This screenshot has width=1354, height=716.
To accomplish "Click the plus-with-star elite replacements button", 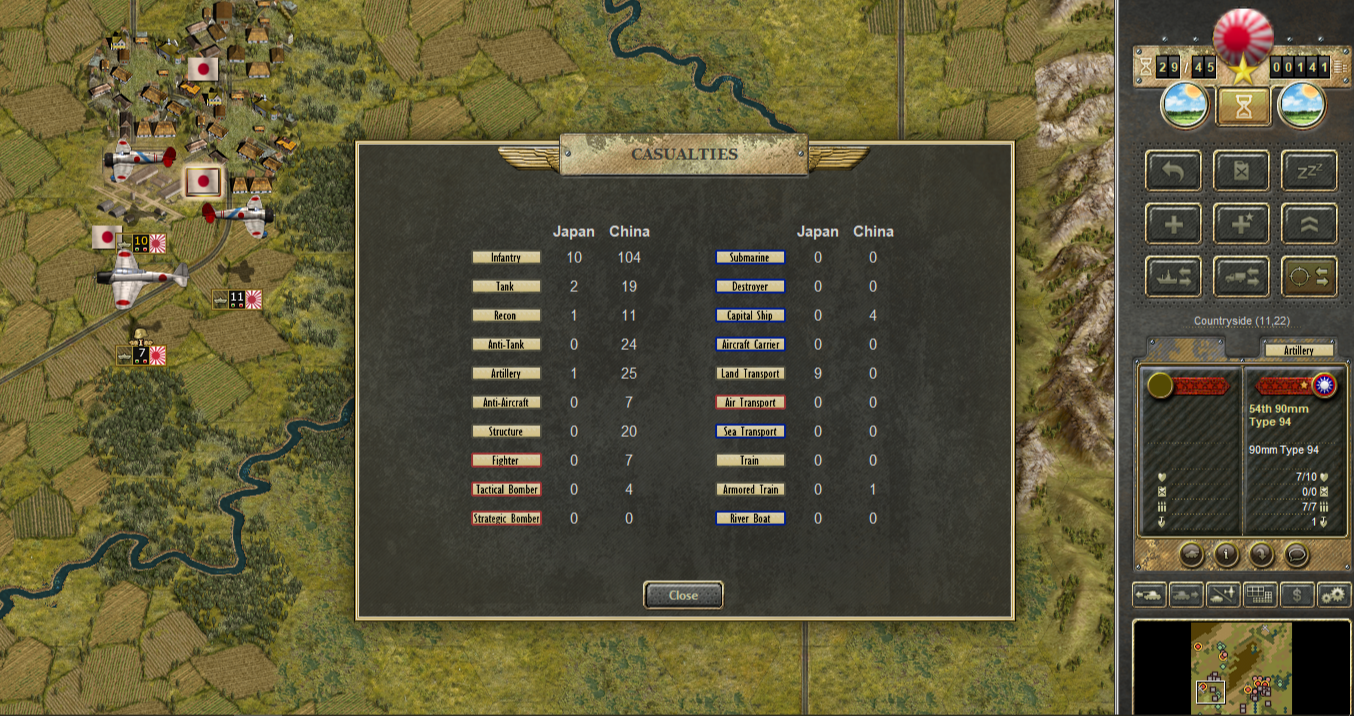I will (x=1242, y=224).
